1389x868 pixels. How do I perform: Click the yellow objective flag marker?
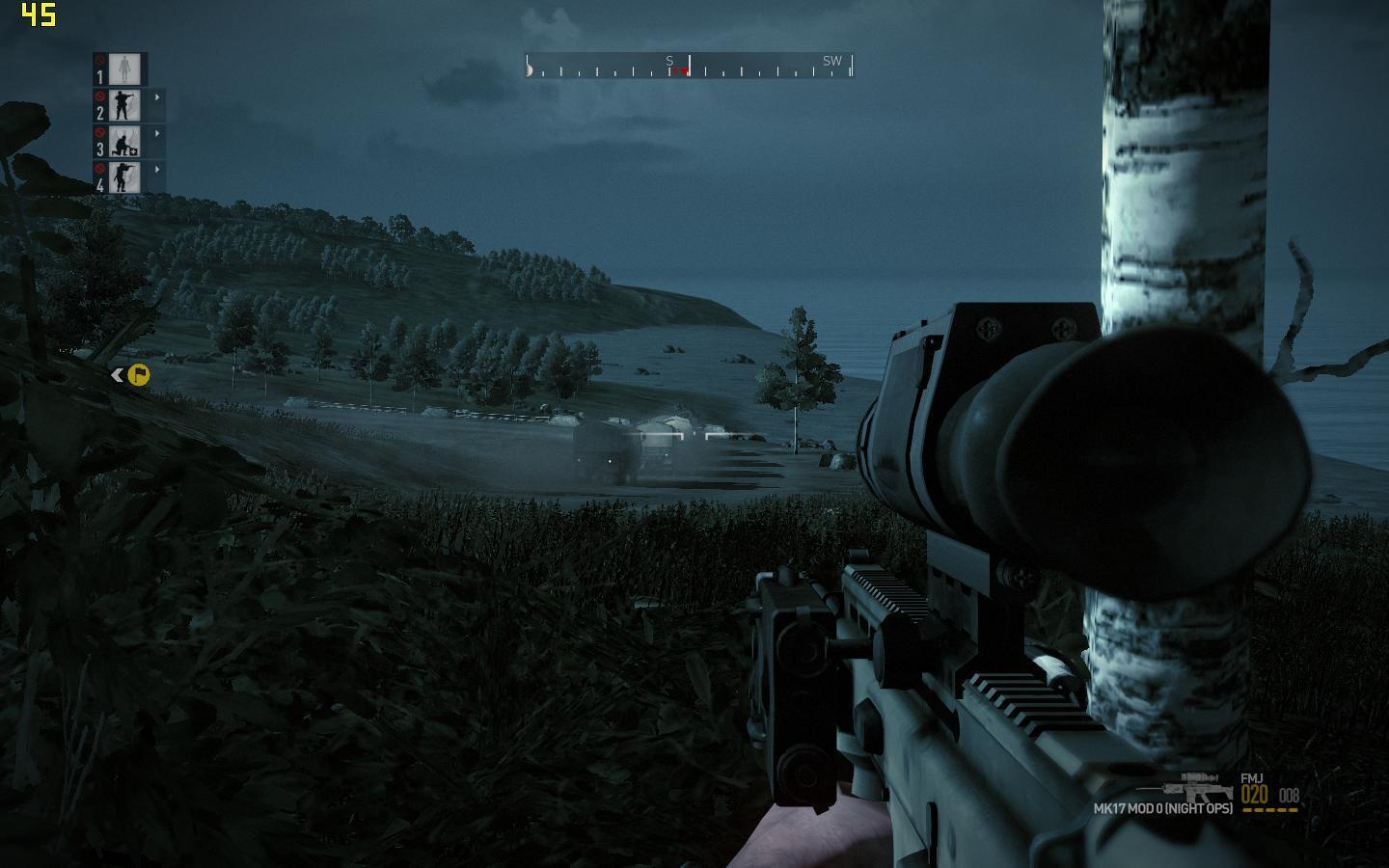(x=139, y=374)
